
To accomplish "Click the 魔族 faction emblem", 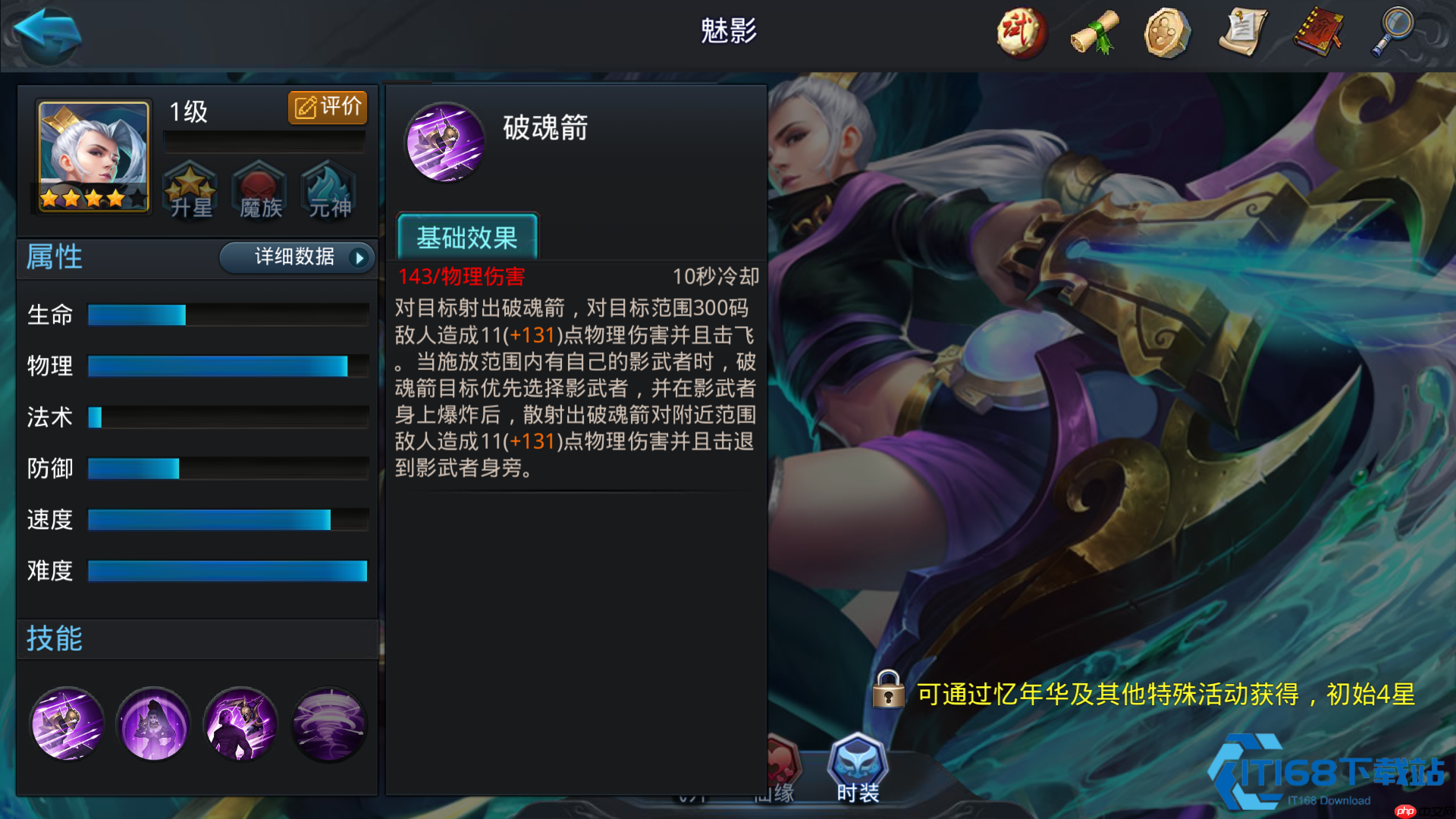I will pos(259,192).
